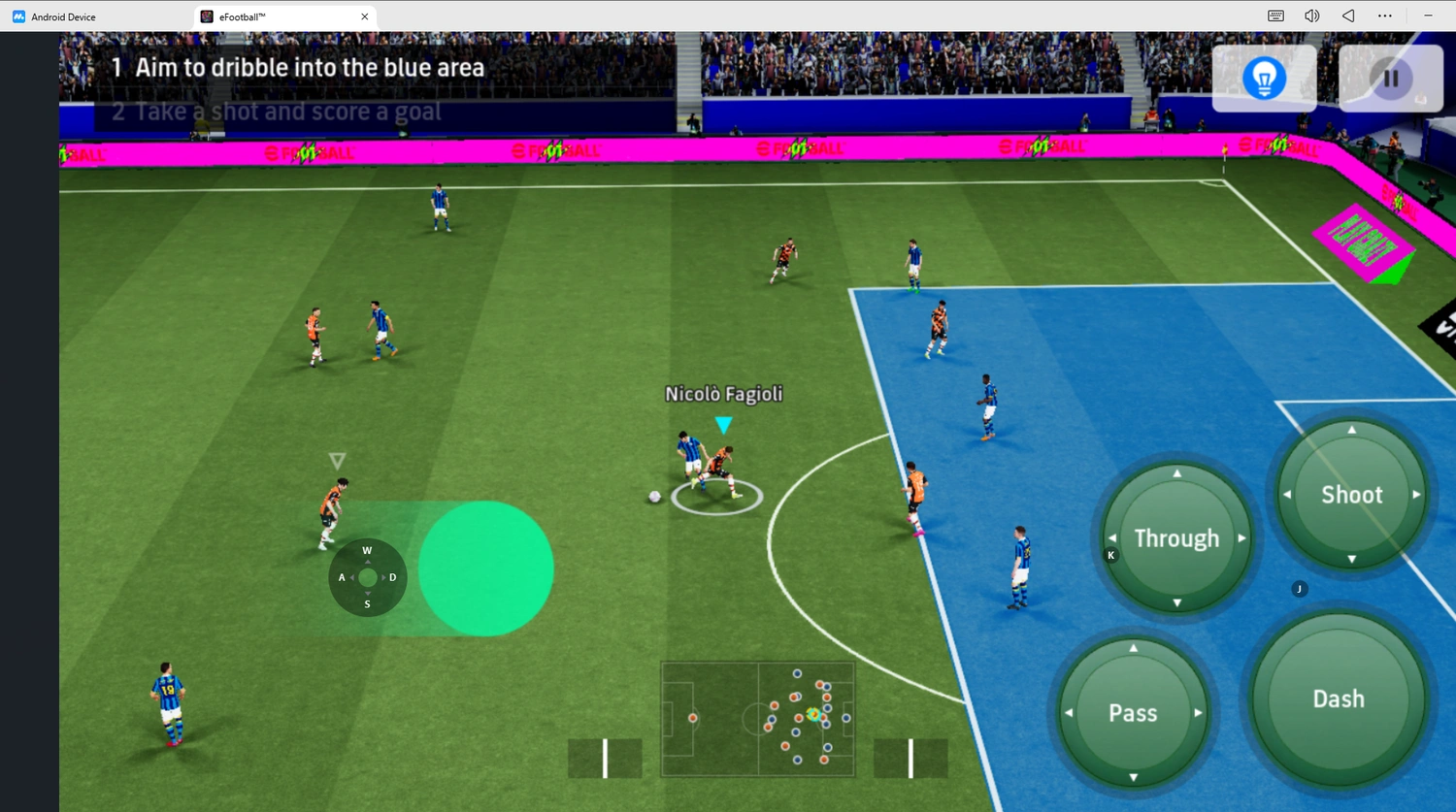Tap the Through ball button
This screenshot has width=1456, height=812.
1176,537
